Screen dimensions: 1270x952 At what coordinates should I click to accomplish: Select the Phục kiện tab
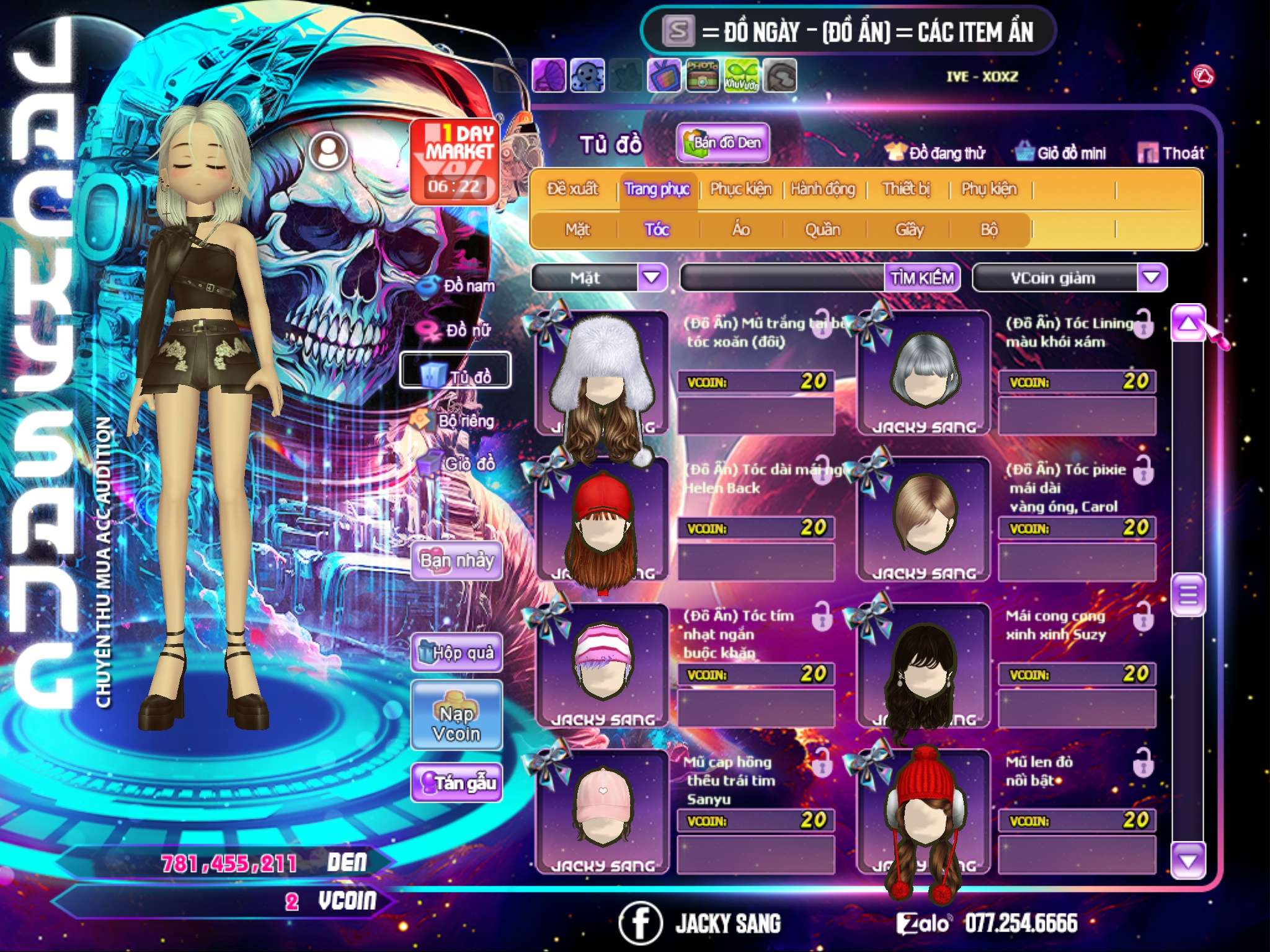click(740, 189)
